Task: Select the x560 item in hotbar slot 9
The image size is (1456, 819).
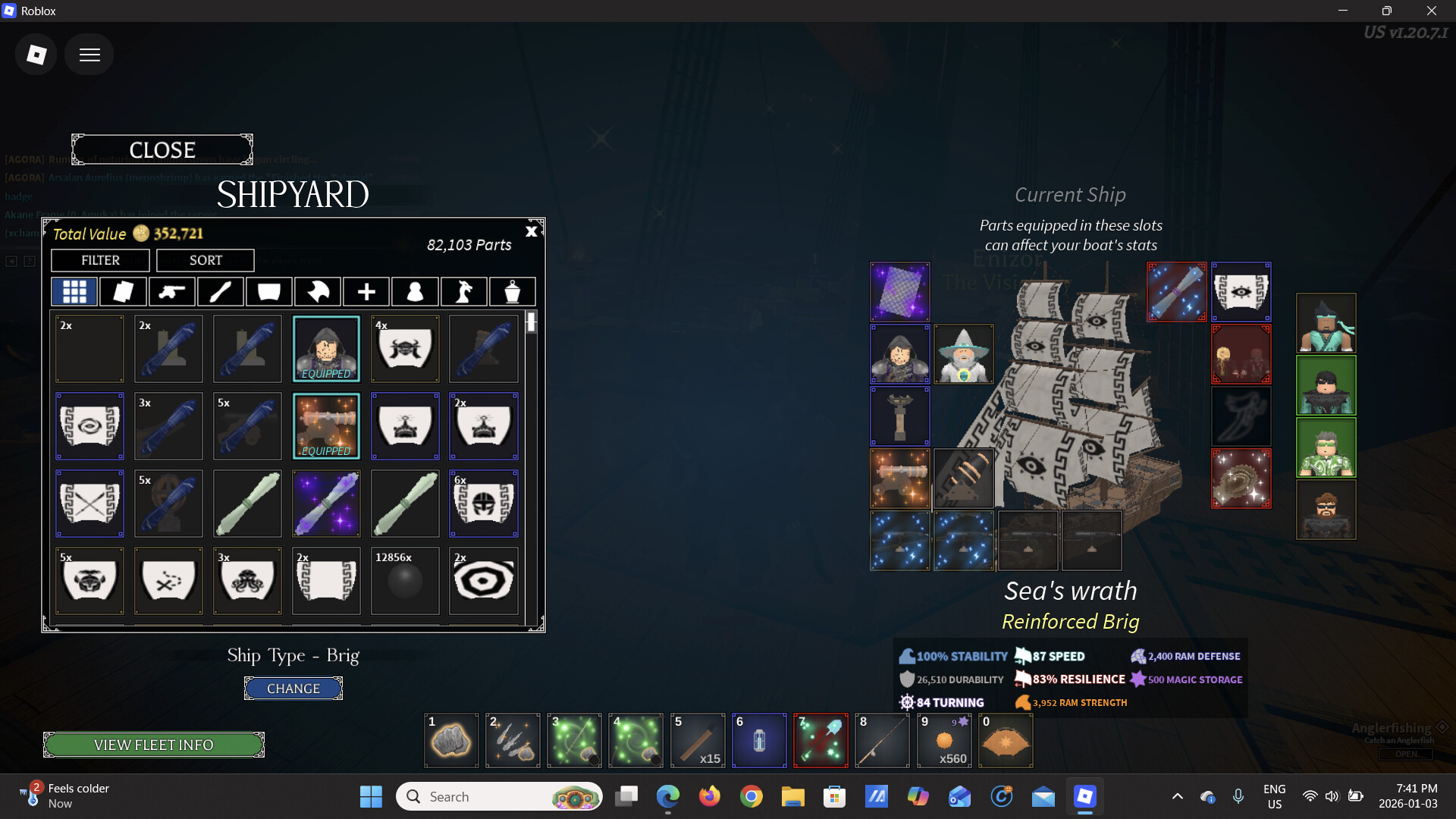Action: click(x=944, y=741)
